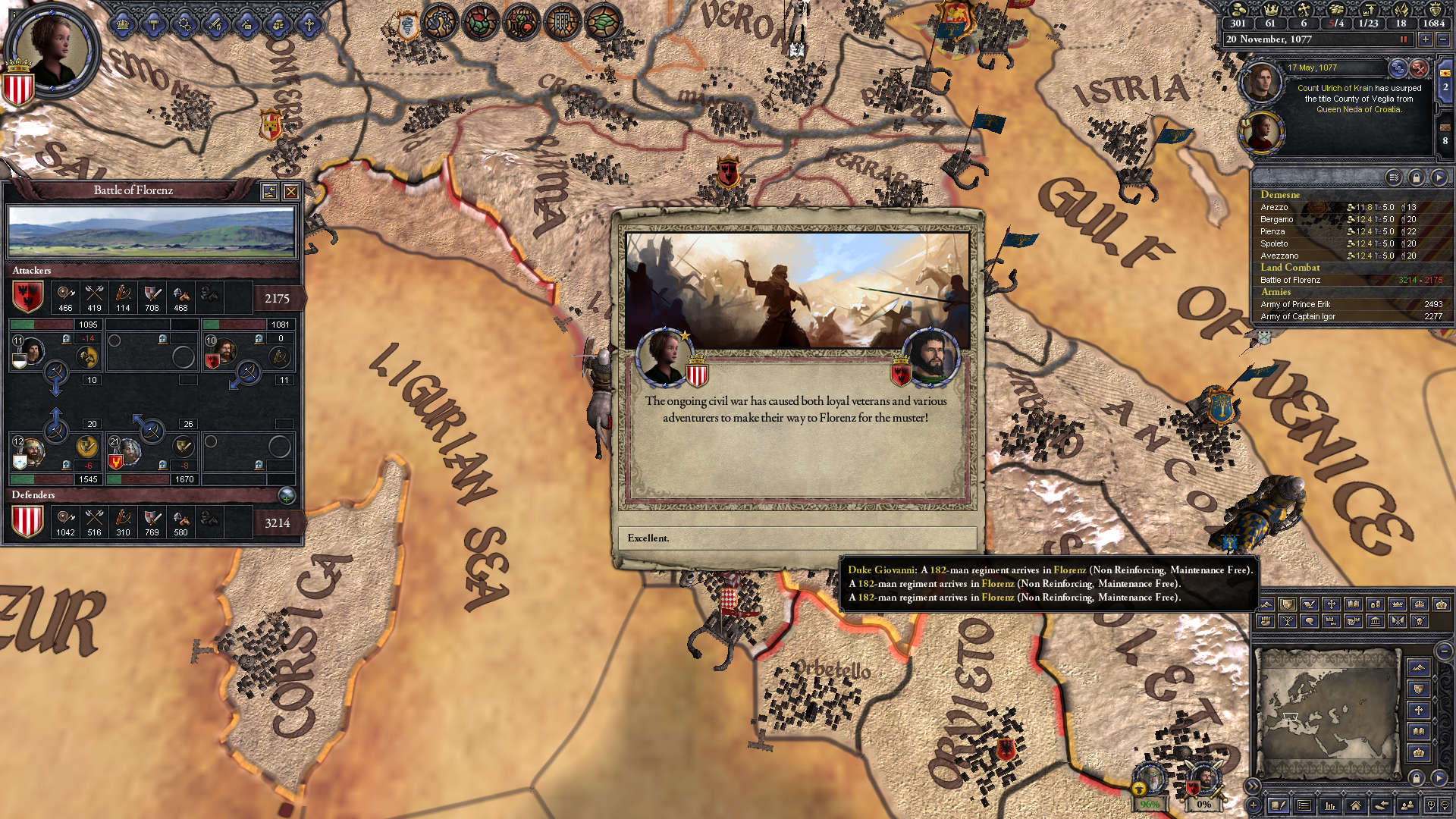Open the character finder

coord(1407,805)
